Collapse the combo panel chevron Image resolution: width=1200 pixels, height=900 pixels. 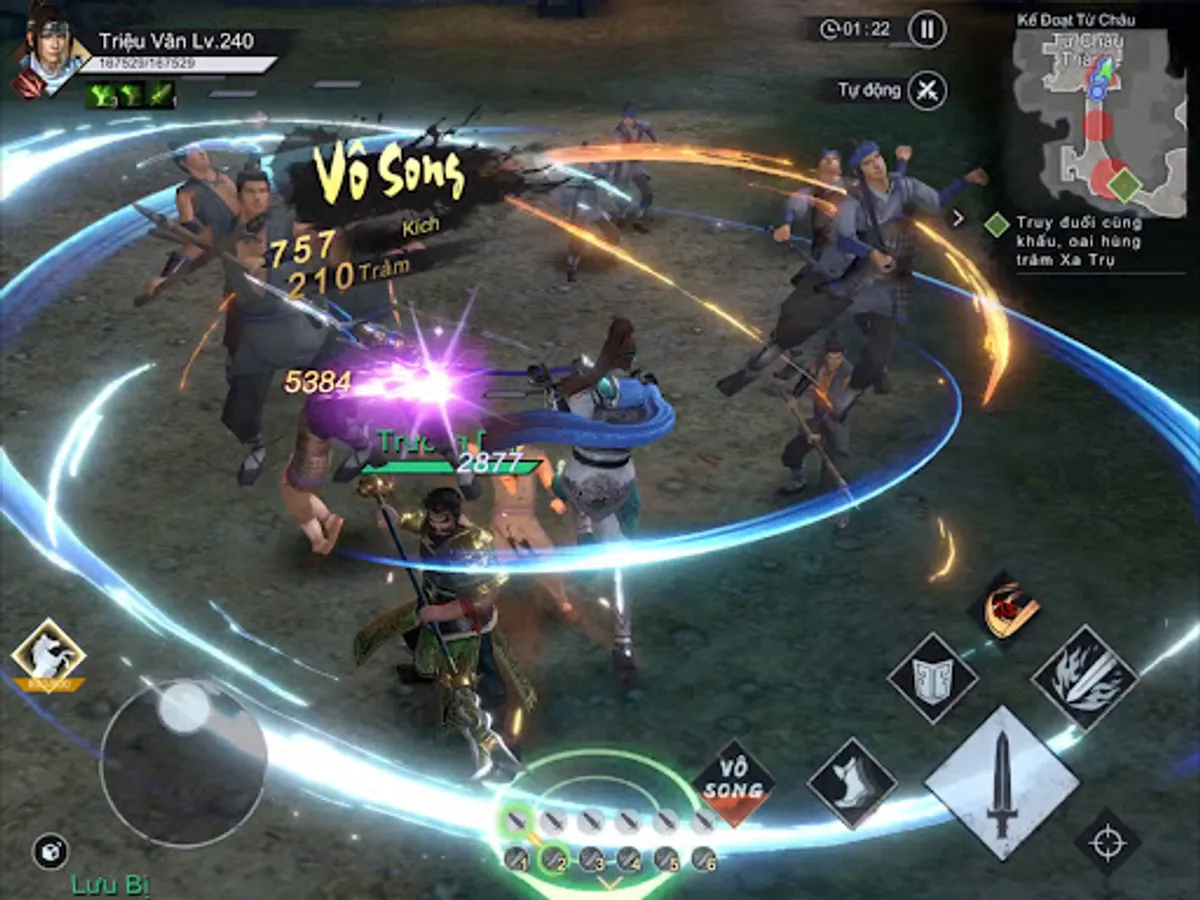[x=609, y=884]
